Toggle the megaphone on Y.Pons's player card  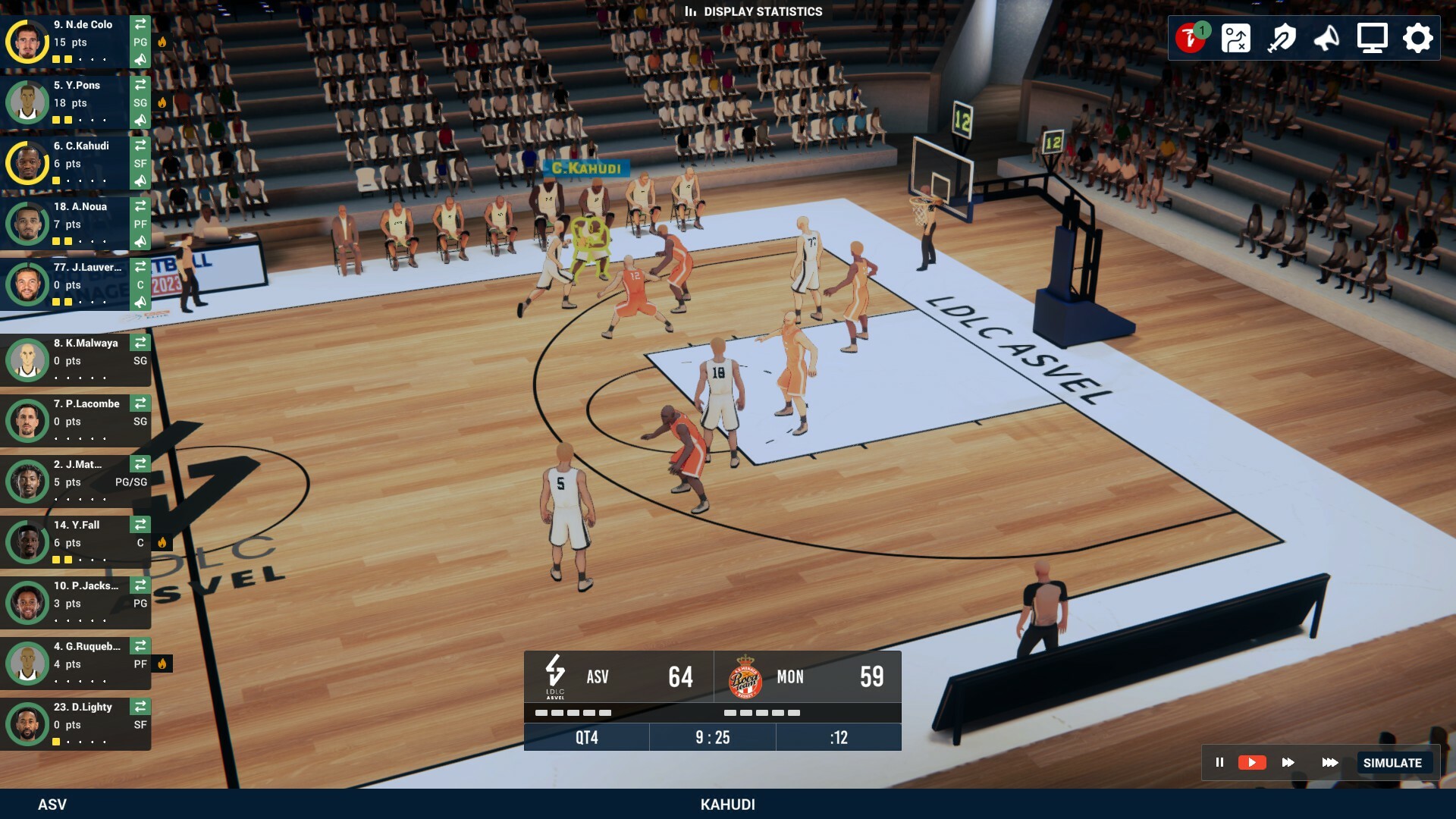140,119
